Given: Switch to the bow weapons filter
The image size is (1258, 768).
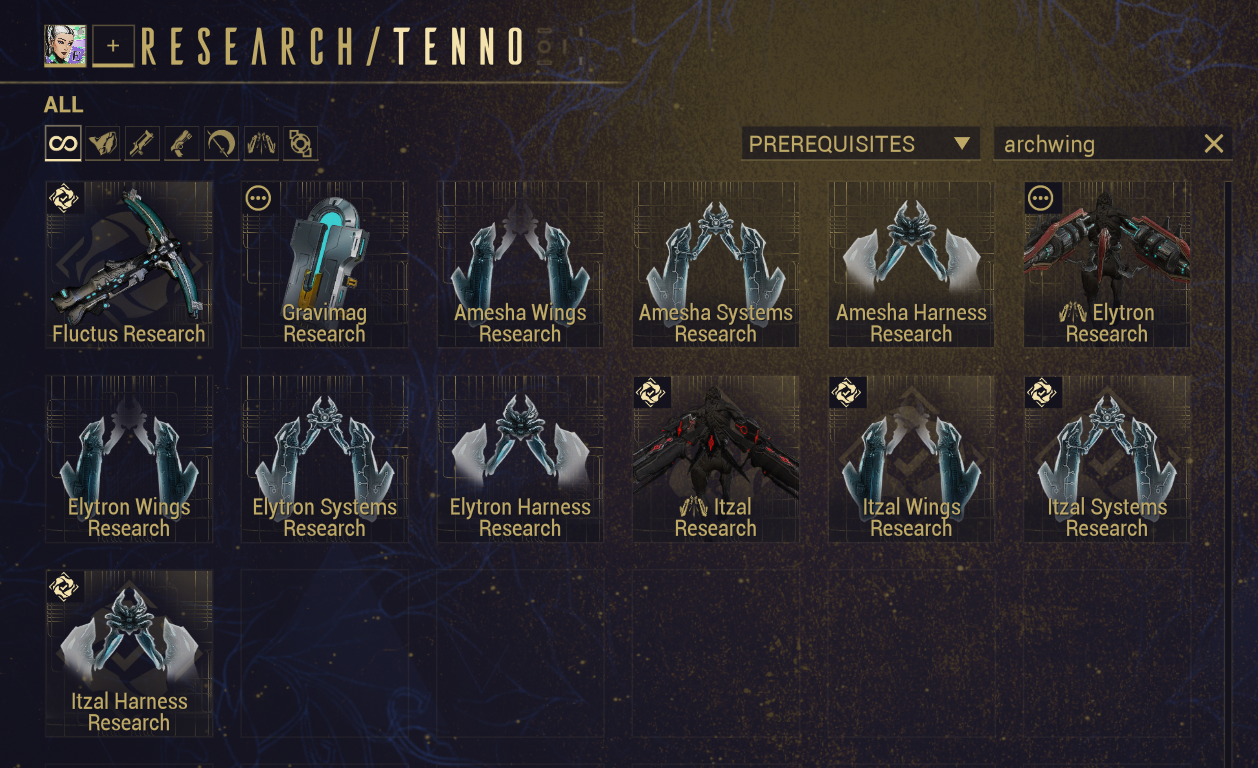Looking at the screenshot, I should coord(221,144).
